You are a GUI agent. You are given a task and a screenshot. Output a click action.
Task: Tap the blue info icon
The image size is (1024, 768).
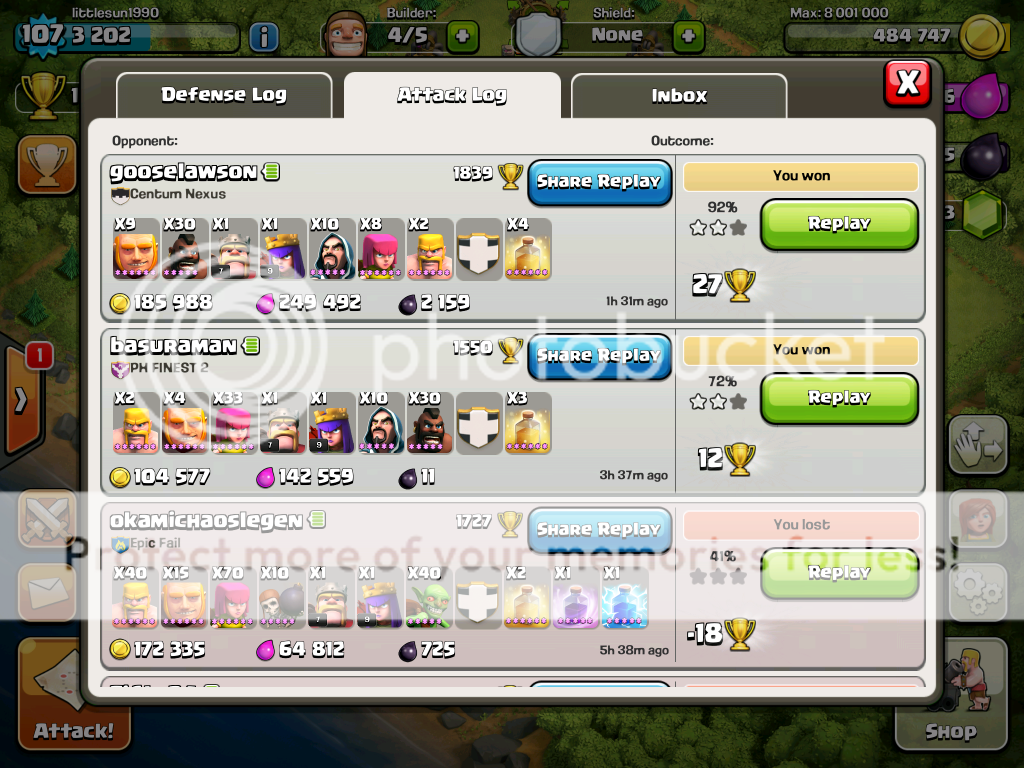[263, 38]
